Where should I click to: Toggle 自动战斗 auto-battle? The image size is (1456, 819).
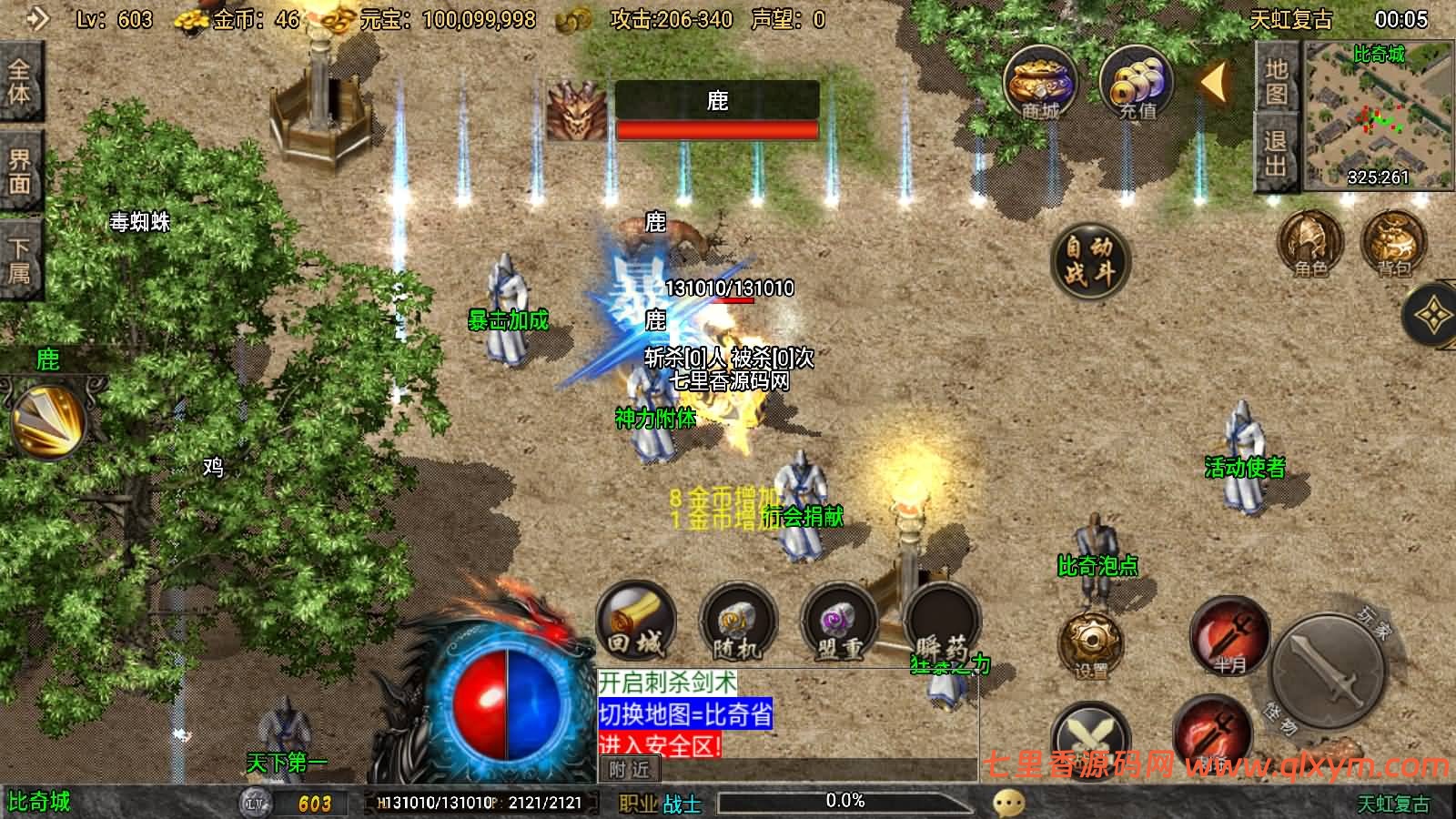click(x=1089, y=259)
